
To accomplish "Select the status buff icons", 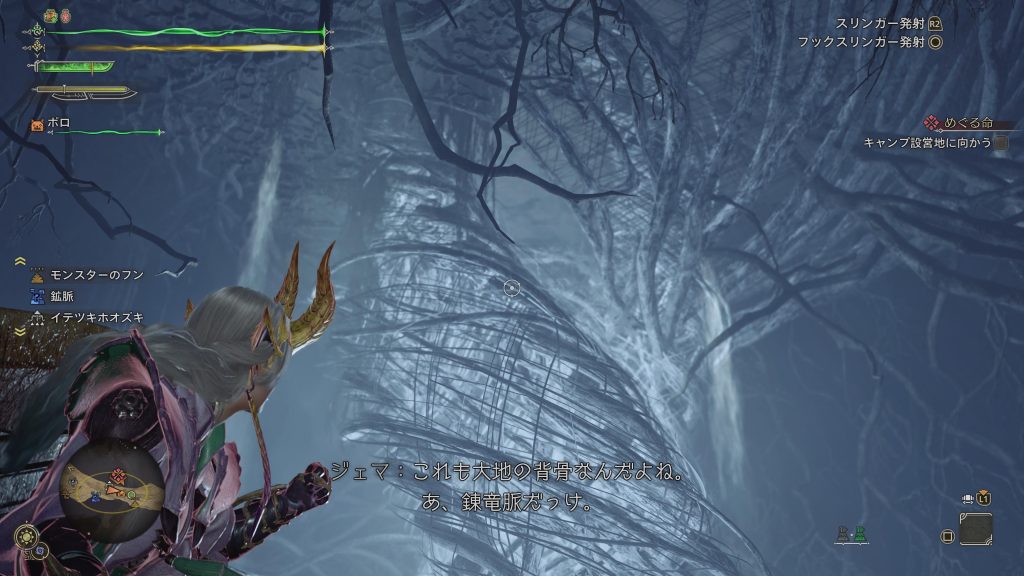I will point(57,16).
